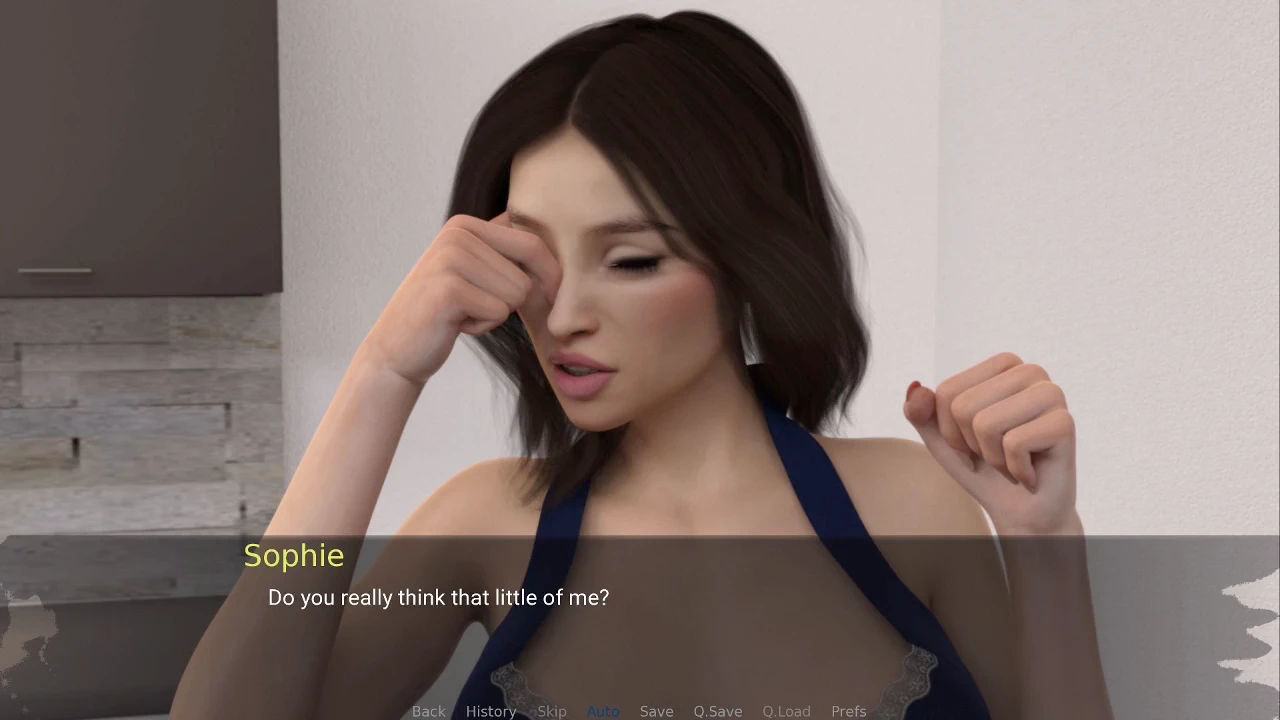Image resolution: width=1280 pixels, height=720 pixels.
Task: Activate Skip in the quick menu
Action: point(552,711)
